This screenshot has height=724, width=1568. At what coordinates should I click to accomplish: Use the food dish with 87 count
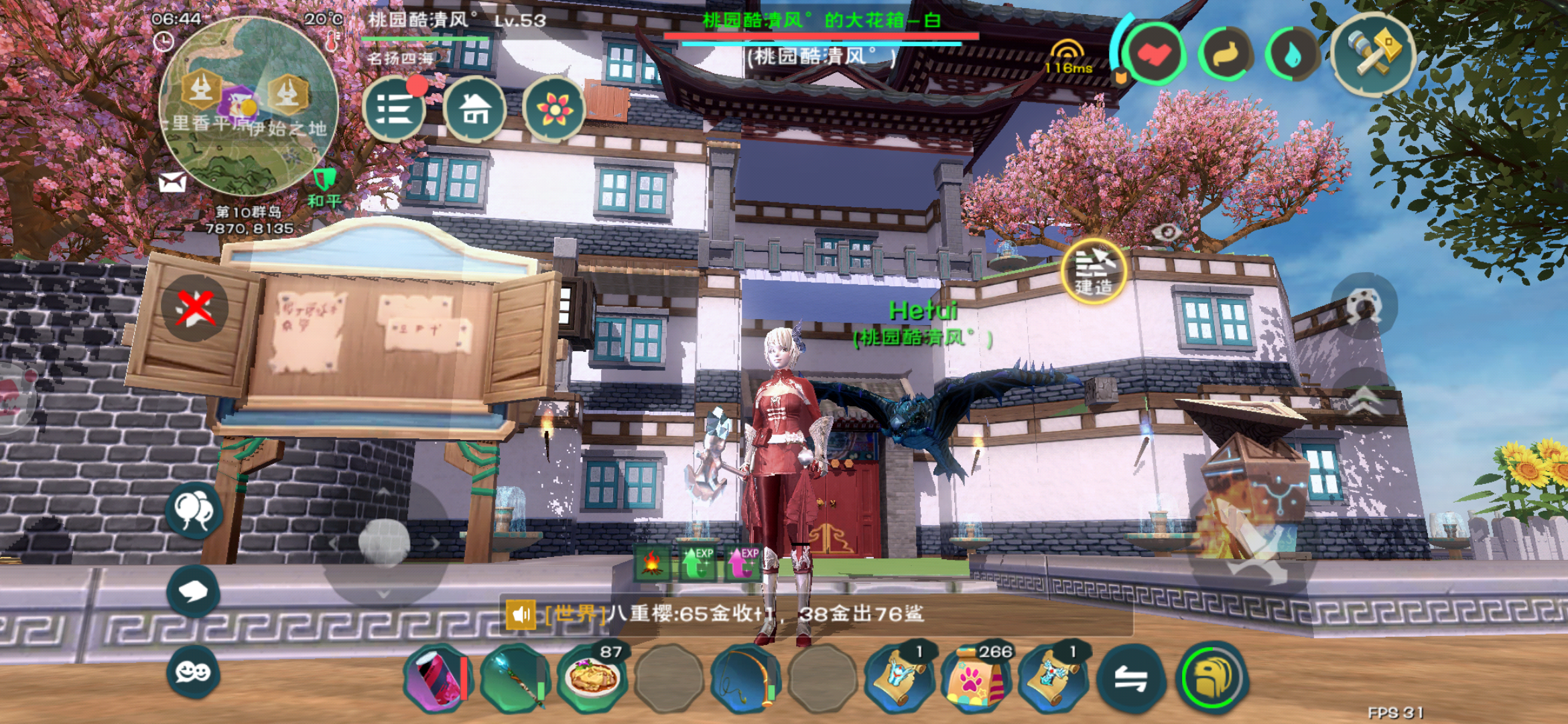pos(592,678)
